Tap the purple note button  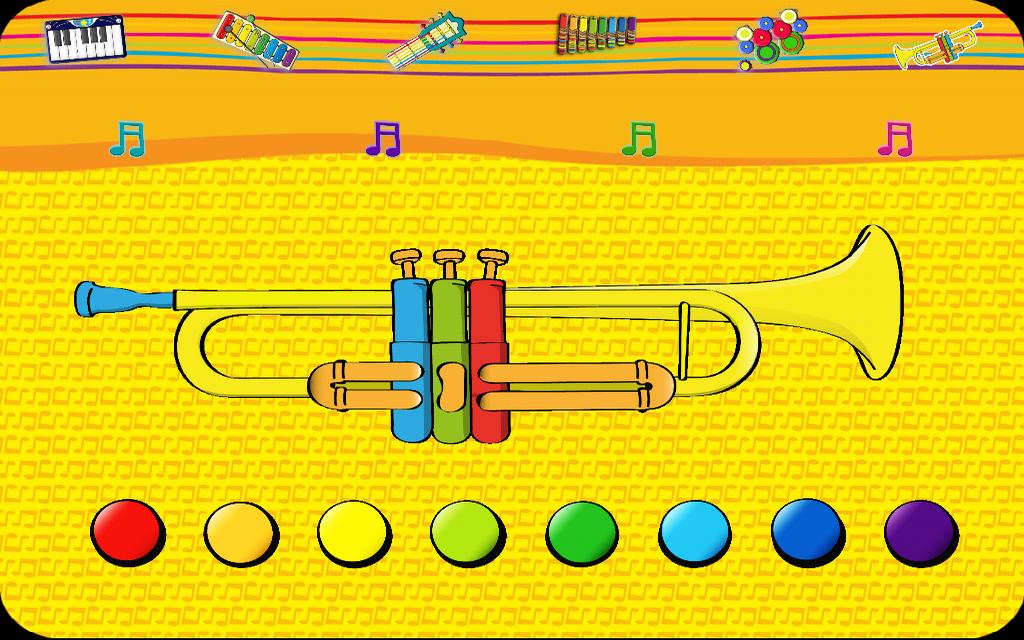[921, 530]
